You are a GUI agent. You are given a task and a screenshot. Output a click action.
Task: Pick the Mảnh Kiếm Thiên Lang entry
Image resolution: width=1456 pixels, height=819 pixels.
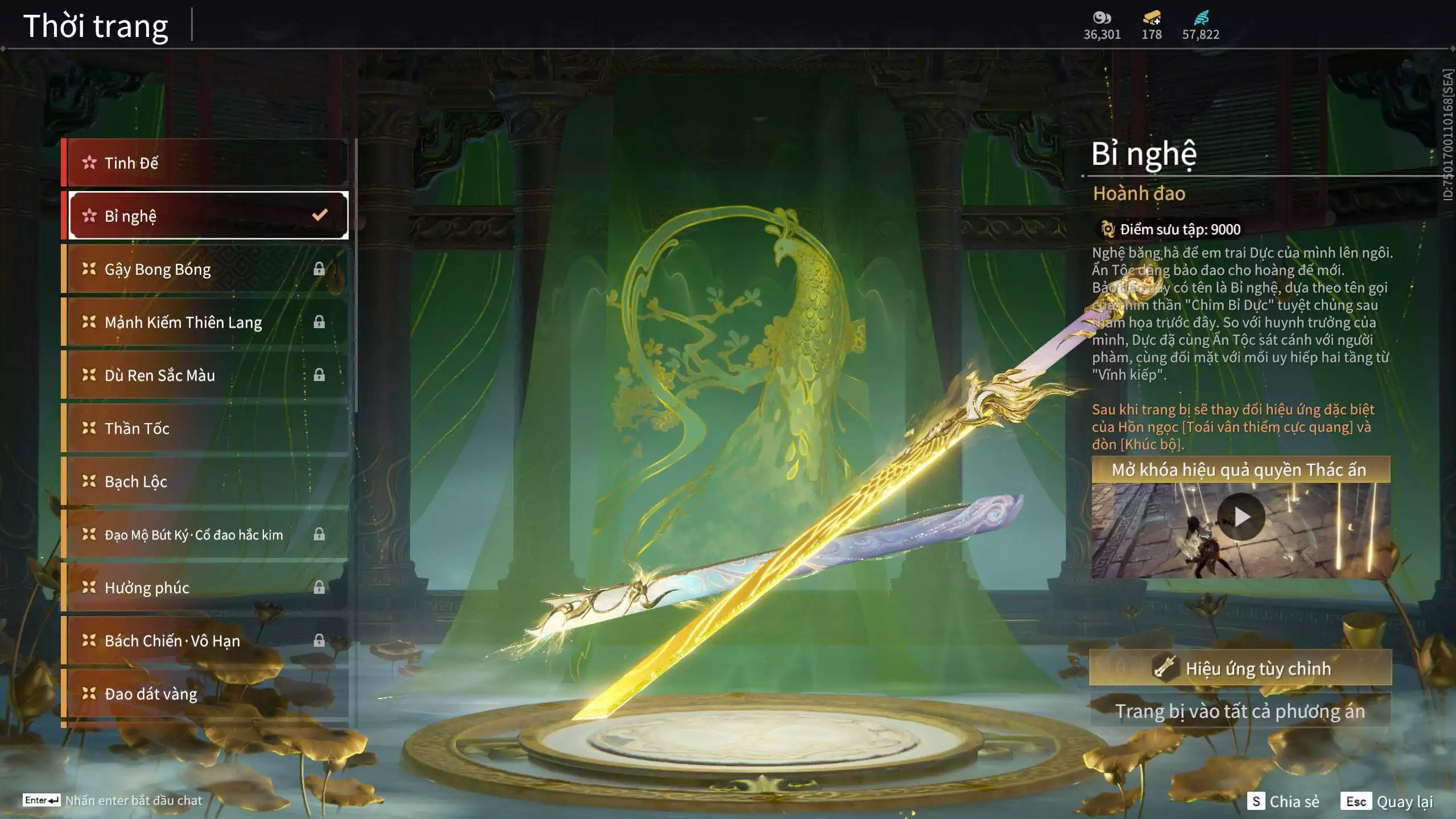(205, 322)
